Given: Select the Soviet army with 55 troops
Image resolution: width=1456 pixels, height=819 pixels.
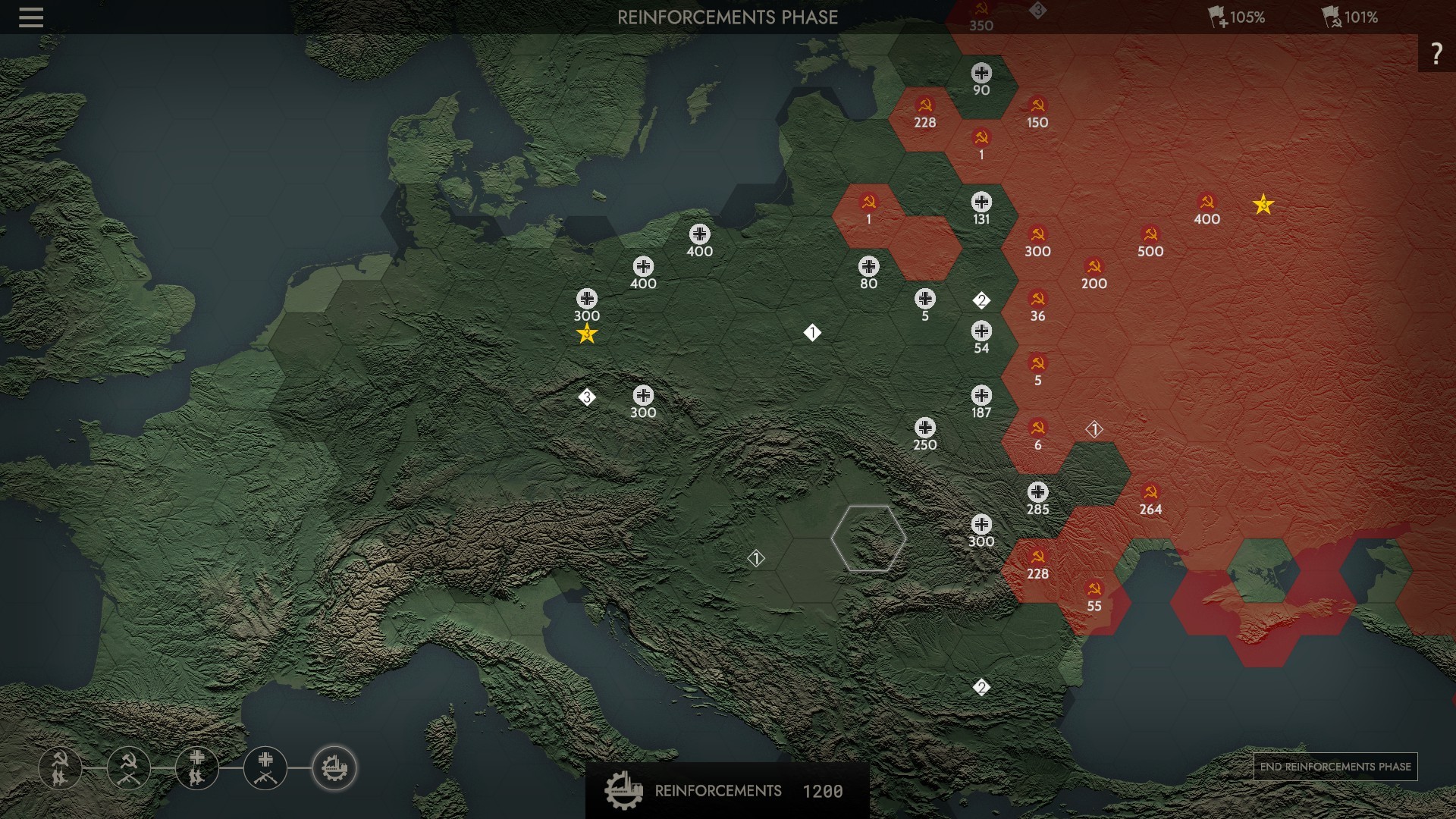Looking at the screenshot, I should [1094, 589].
